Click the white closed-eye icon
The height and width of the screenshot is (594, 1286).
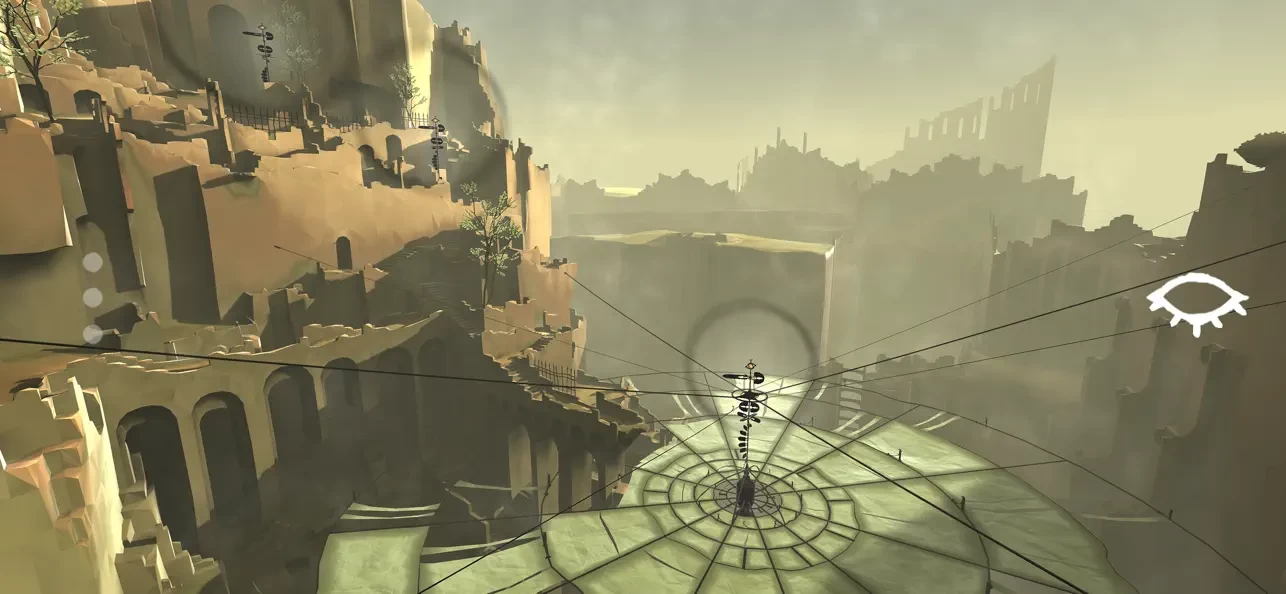tap(1196, 301)
